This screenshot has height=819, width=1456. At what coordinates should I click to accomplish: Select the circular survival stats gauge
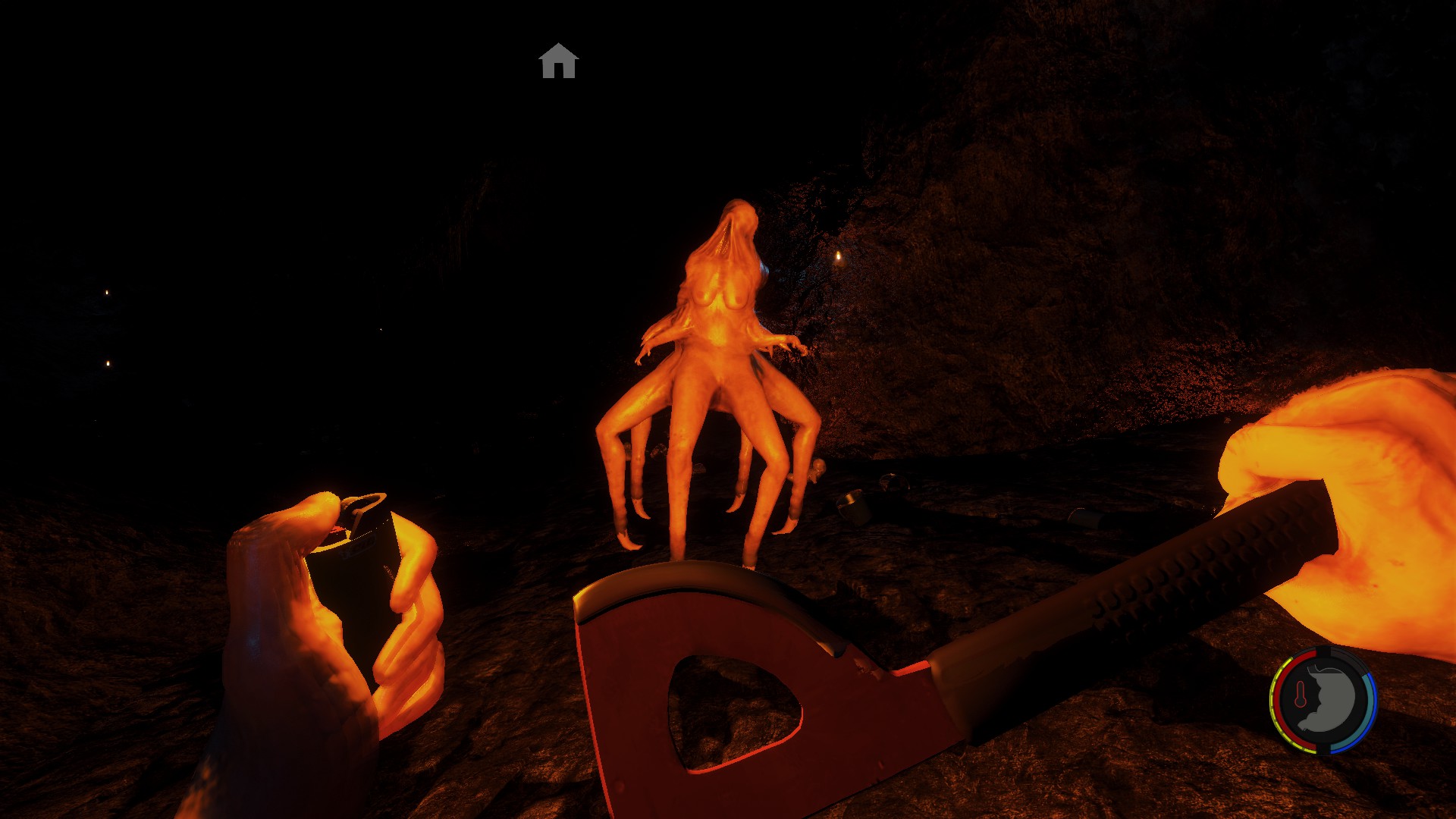1323,700
